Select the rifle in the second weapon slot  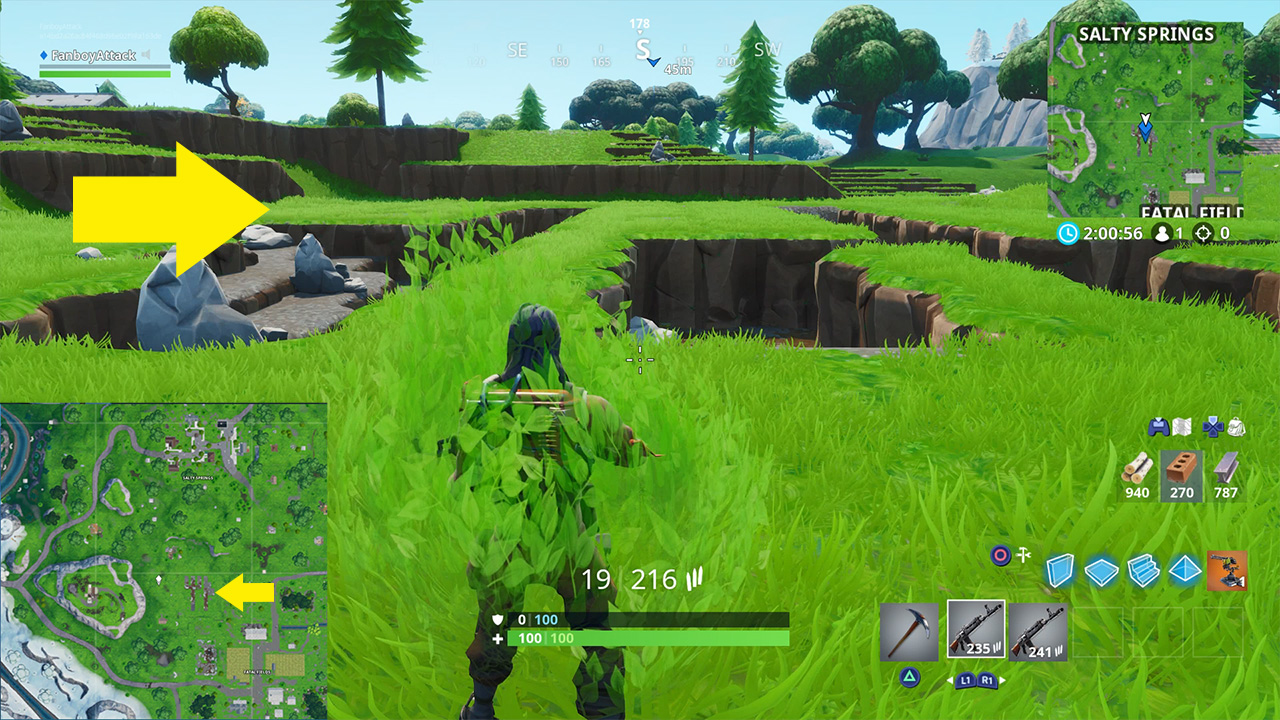(975, 630)
